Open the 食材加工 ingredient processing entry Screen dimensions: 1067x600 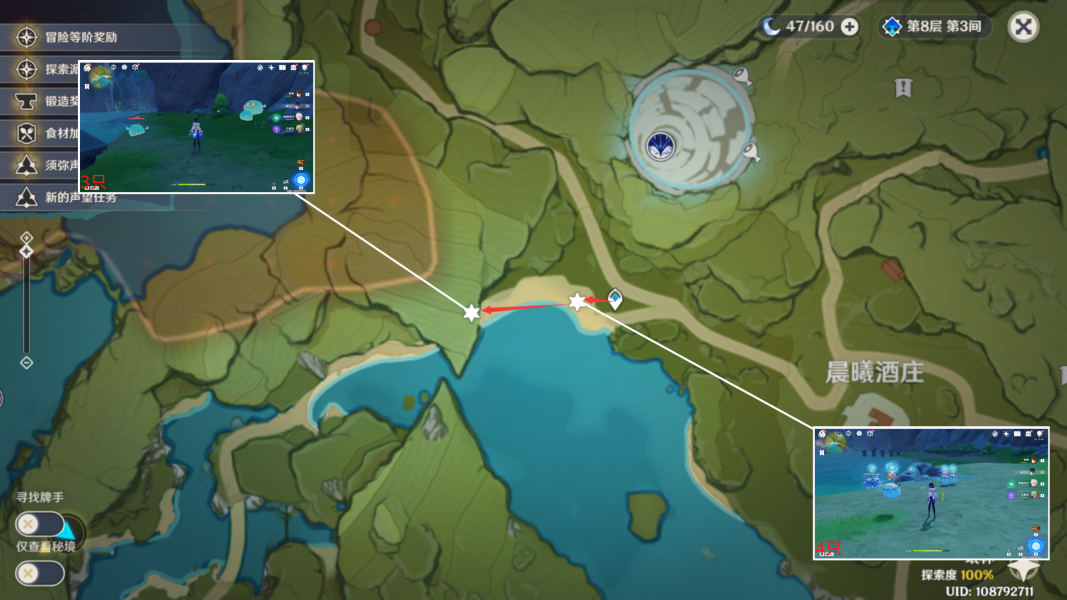coord(60,133)
